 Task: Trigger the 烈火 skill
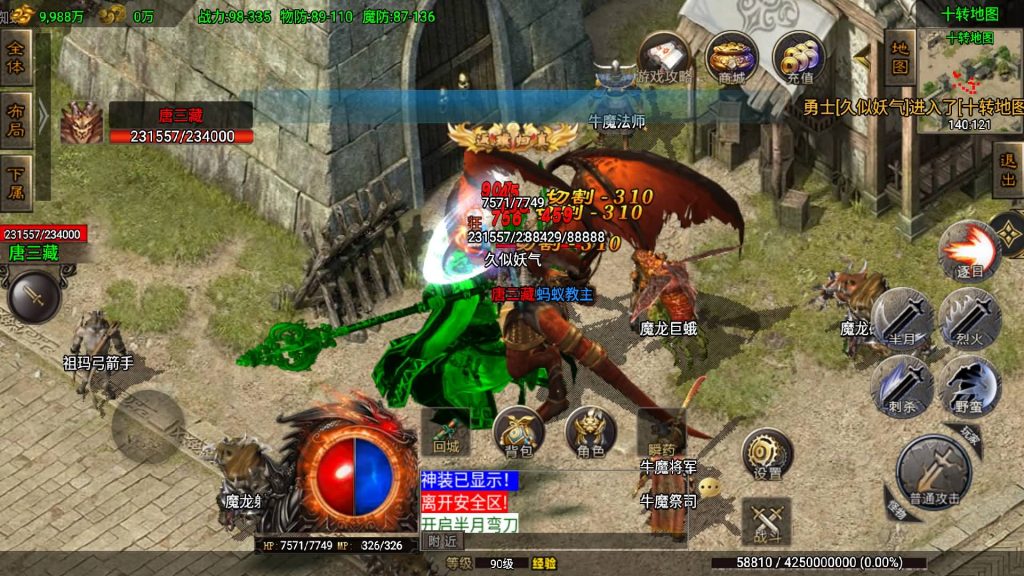coord(969,318)
